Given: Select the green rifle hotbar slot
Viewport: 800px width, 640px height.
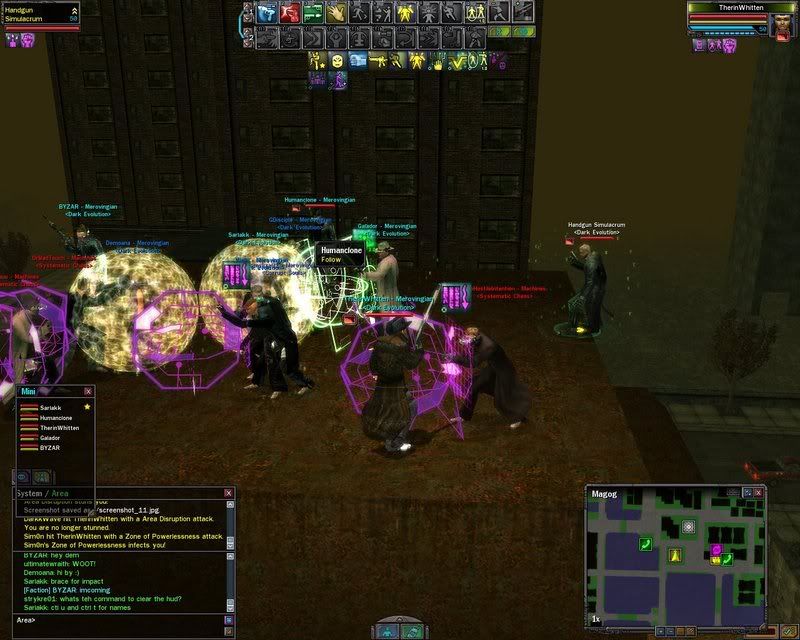Looking at the screenshot, I should (312, 13).
